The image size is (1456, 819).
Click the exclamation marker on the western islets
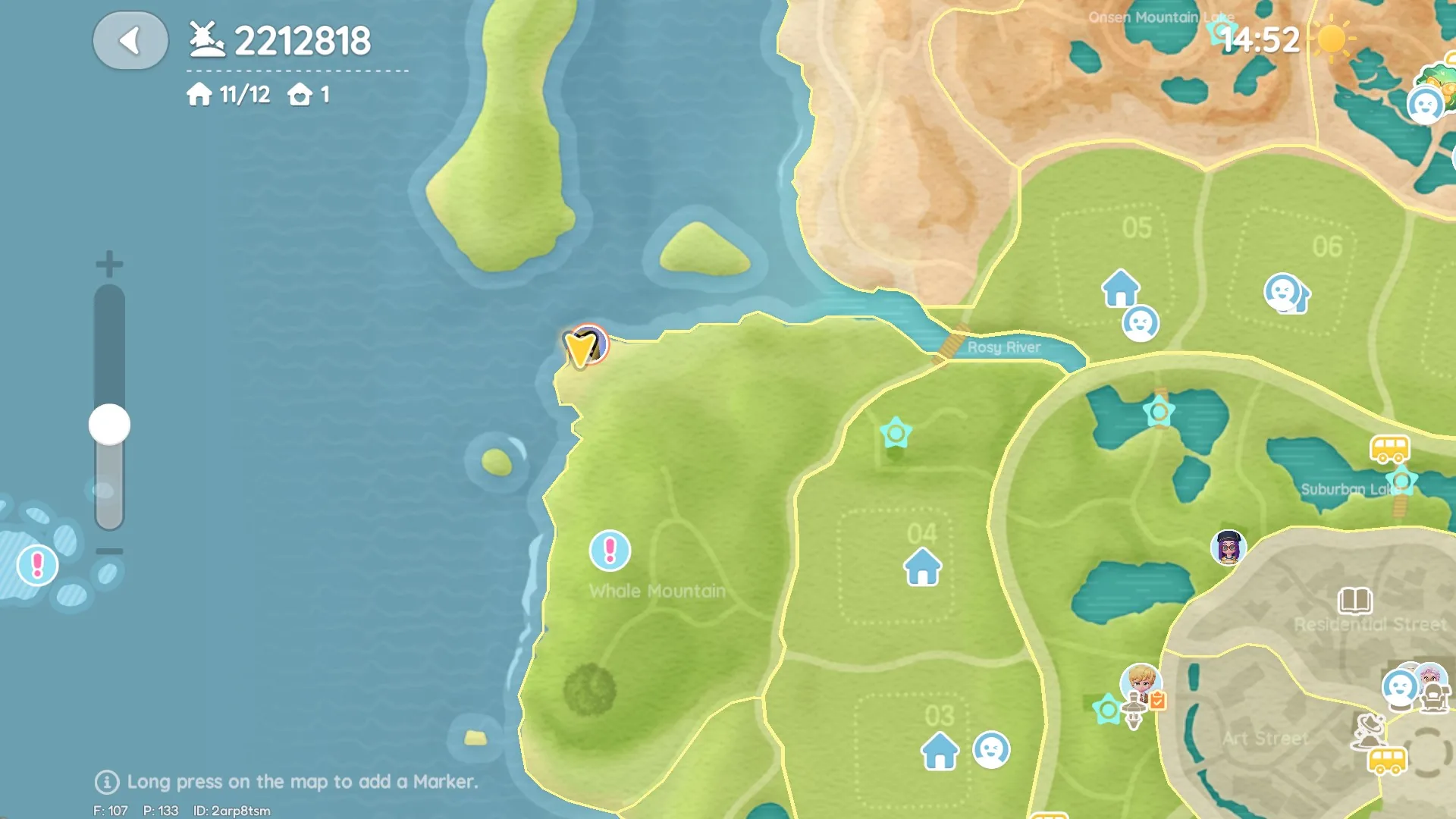click(37, 565)
